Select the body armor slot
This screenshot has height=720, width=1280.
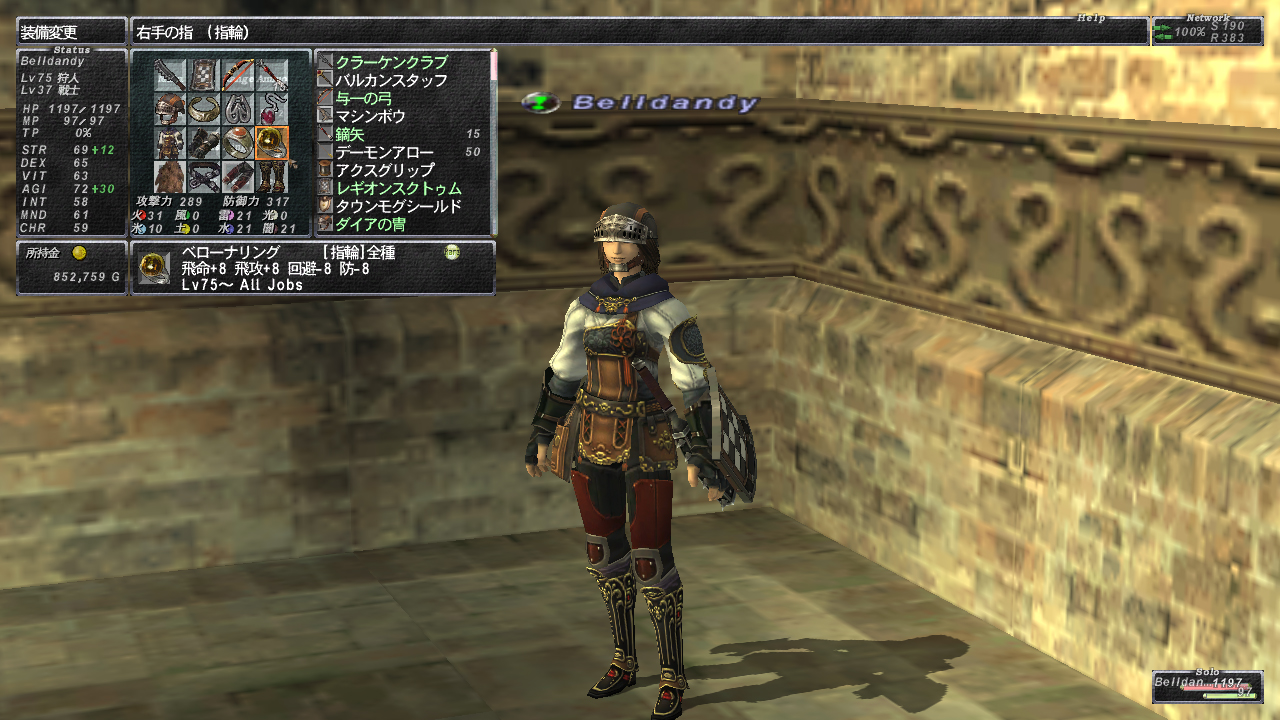click(169, 143)
